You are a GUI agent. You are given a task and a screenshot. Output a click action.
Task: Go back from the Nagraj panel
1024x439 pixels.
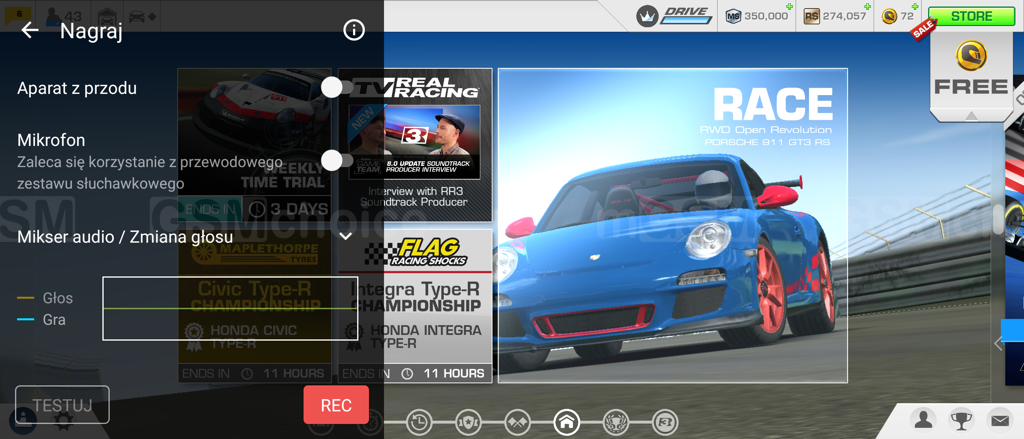(30, 31)
